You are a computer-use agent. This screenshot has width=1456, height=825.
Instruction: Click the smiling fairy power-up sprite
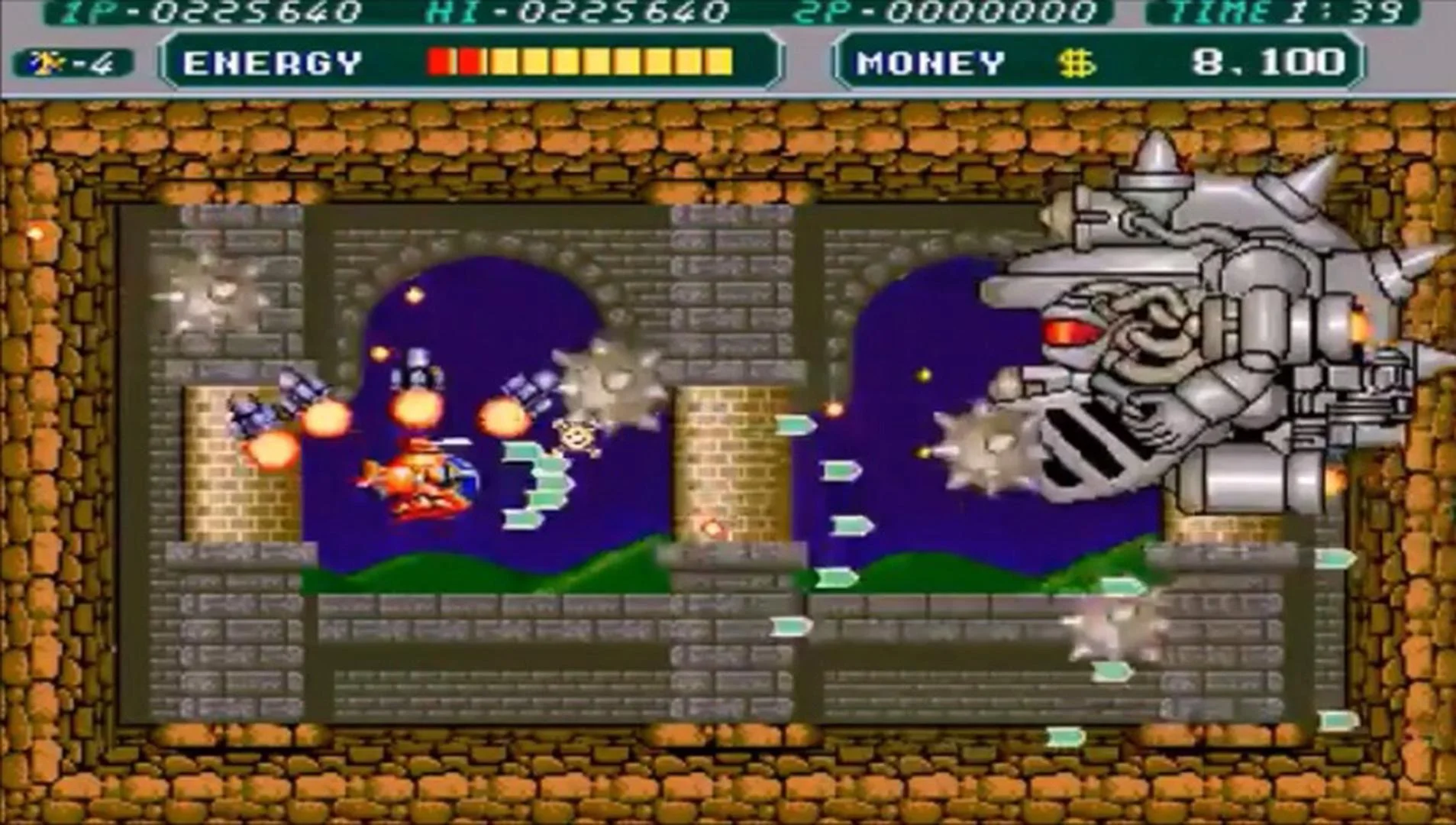[576, 435]
